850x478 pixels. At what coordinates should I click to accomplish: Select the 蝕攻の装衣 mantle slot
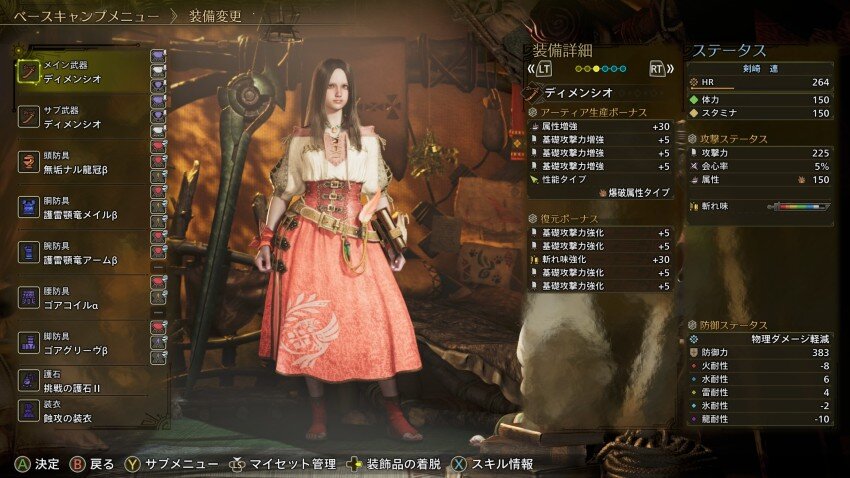point(85,412)
